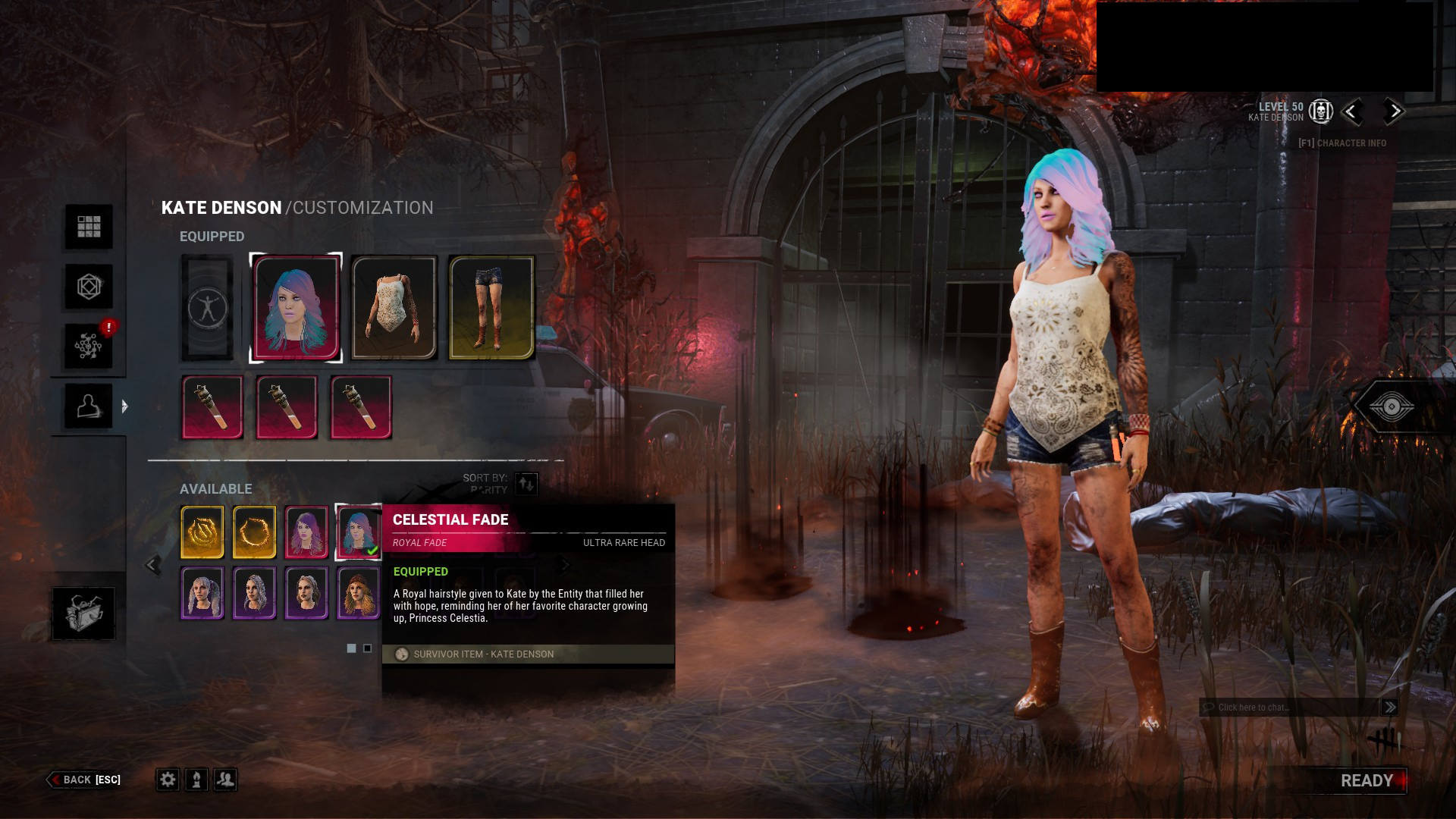1456x819 pixels.
Task: Toggle the sort direction arrows next to Sort By
Action: 526,485
